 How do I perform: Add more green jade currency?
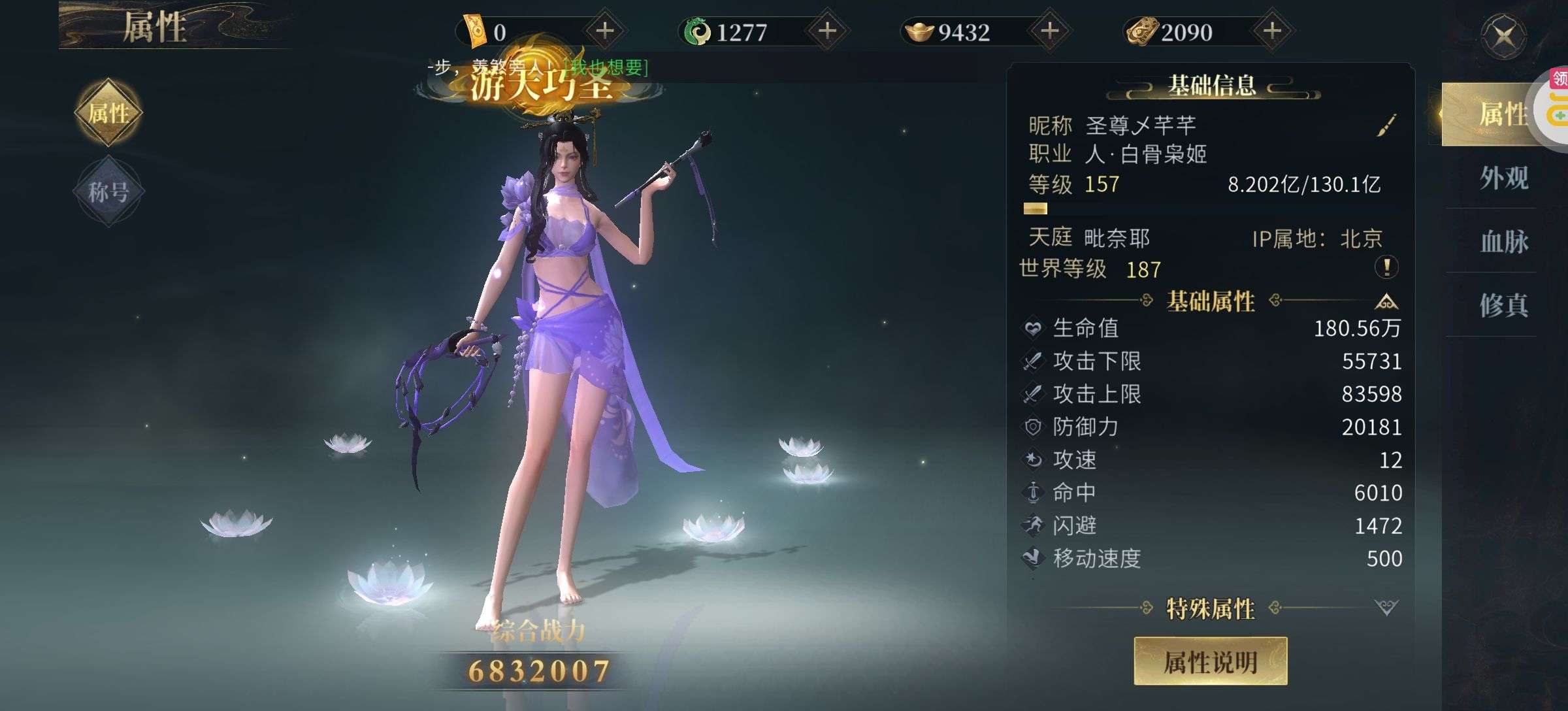pyautogui.click(x=827, y=31)
